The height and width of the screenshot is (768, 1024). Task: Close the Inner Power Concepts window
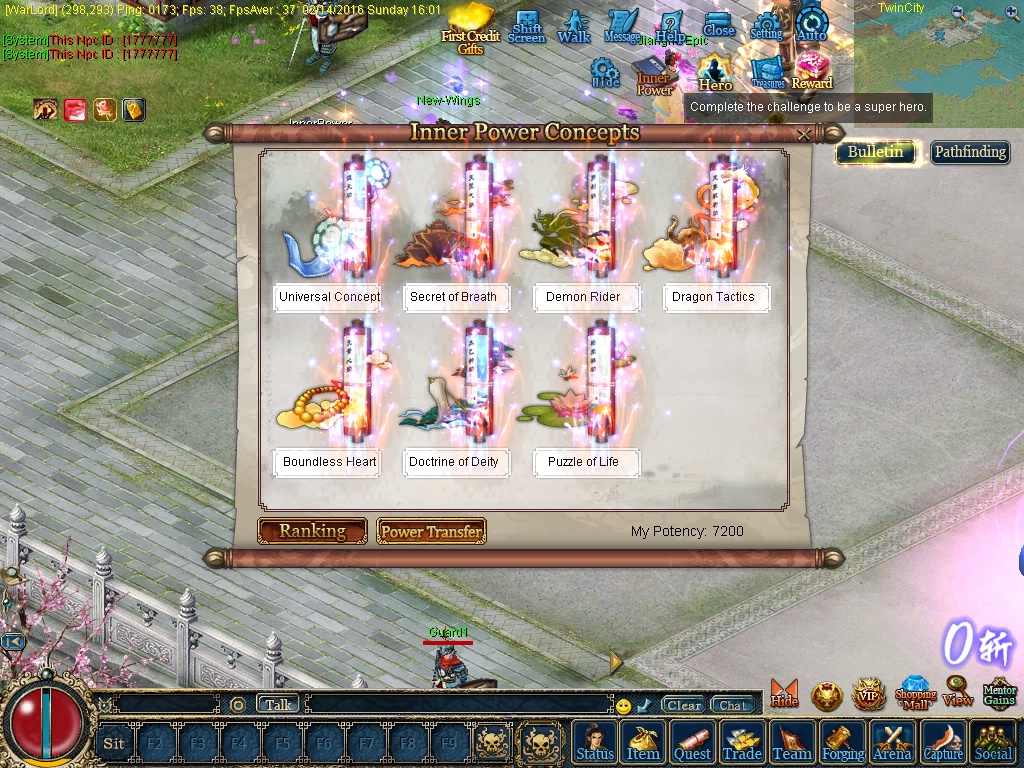(804, 134)
